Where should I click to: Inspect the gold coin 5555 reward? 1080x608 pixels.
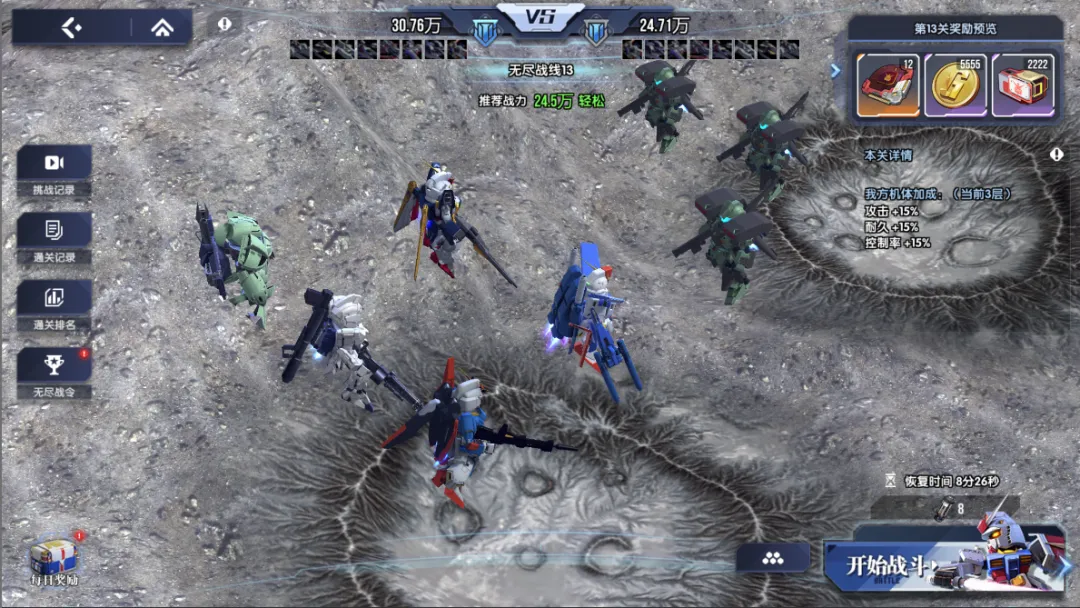click(x=955, y=85)
